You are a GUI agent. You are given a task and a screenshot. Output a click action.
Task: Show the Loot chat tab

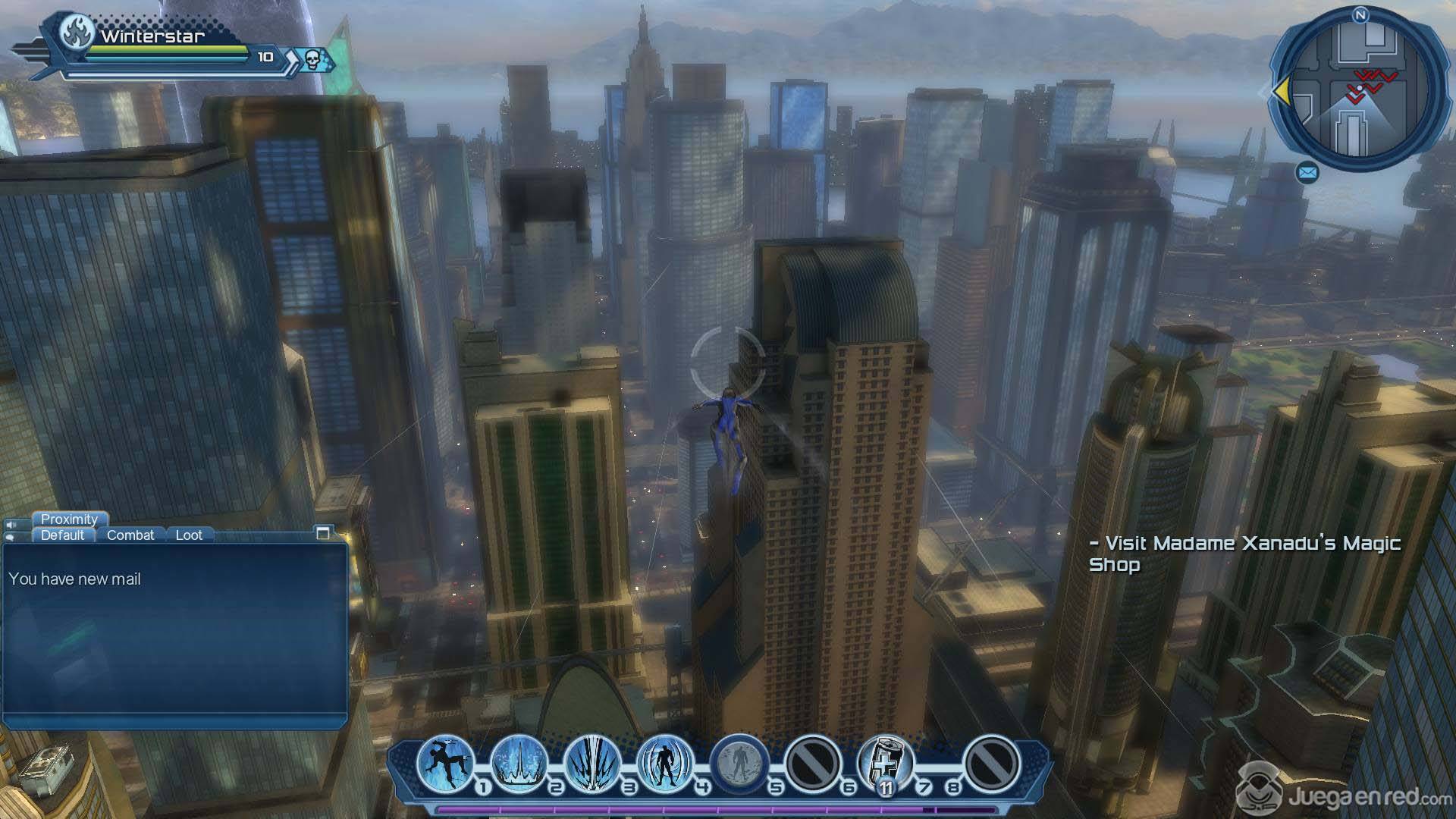pos(189,535)
